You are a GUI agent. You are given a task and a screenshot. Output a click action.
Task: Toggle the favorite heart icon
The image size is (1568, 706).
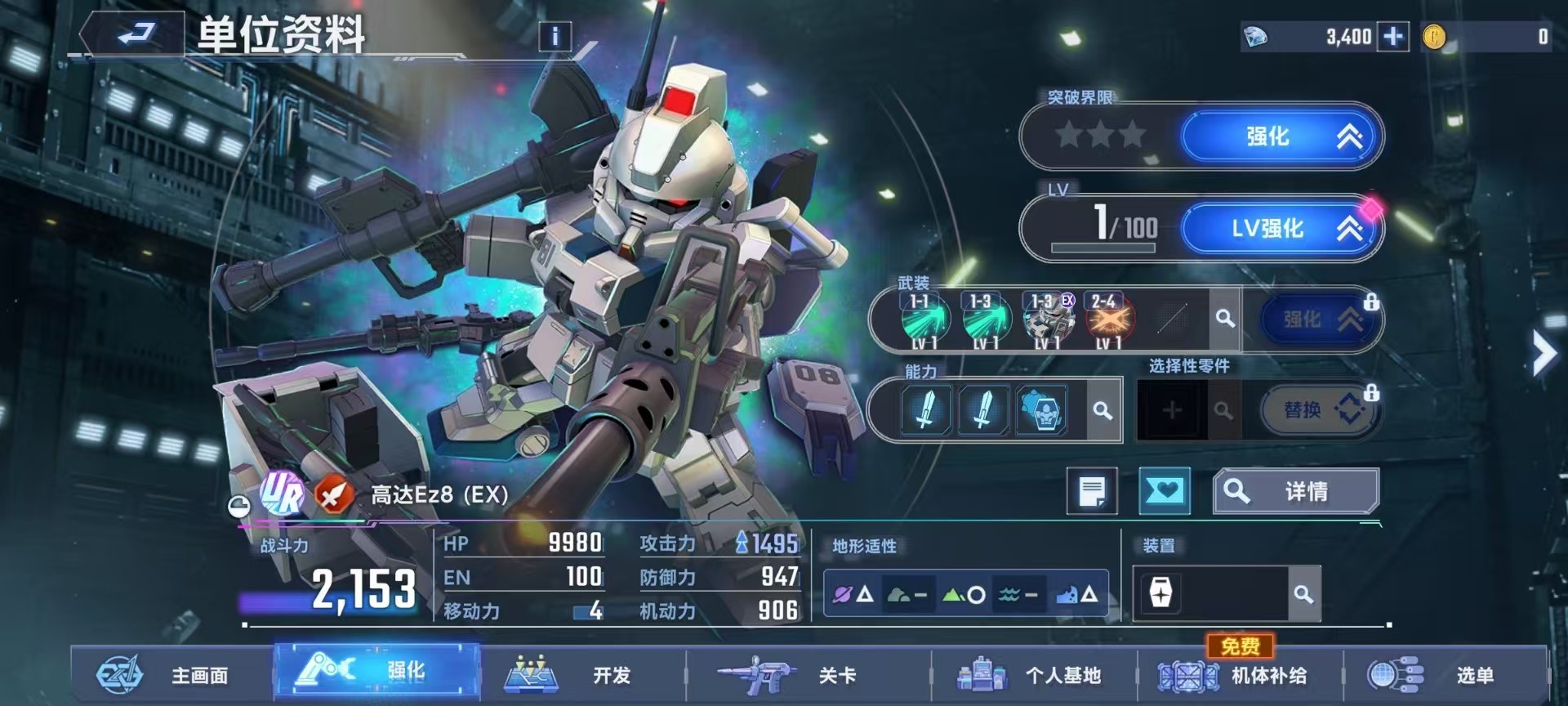tap(1165, 491)
